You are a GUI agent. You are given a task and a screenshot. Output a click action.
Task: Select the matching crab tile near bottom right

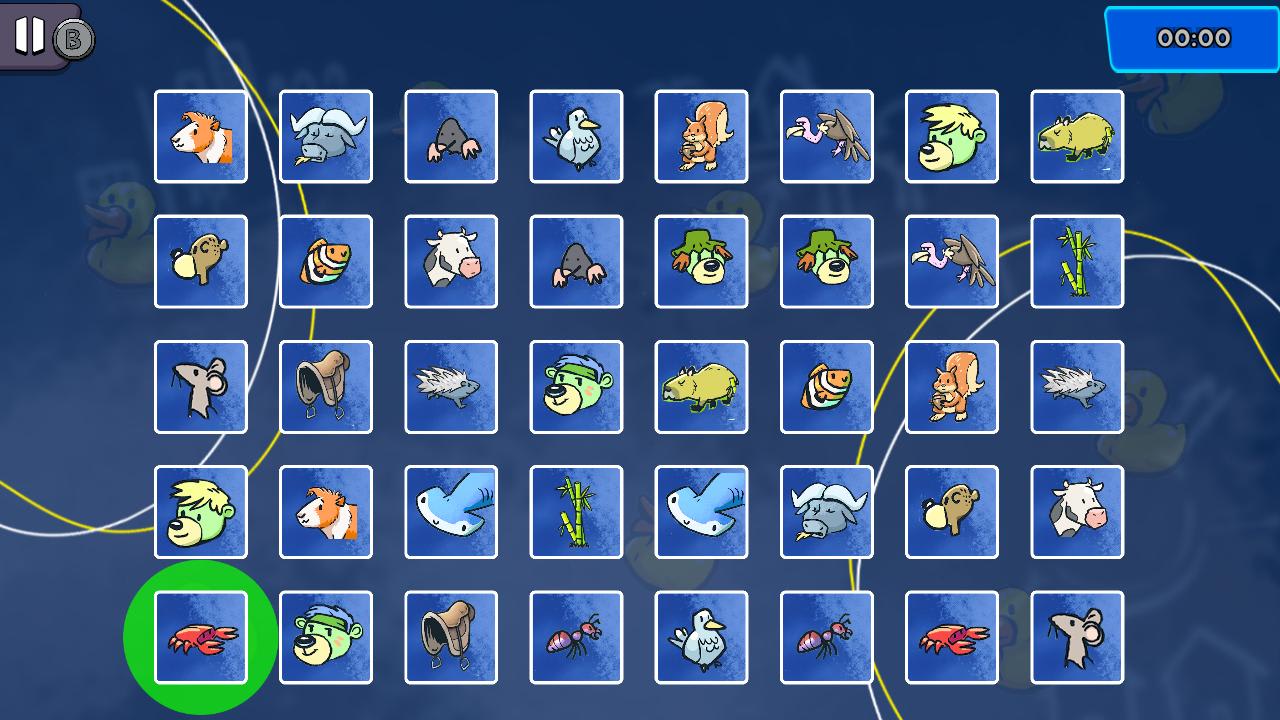pos(951,636)
